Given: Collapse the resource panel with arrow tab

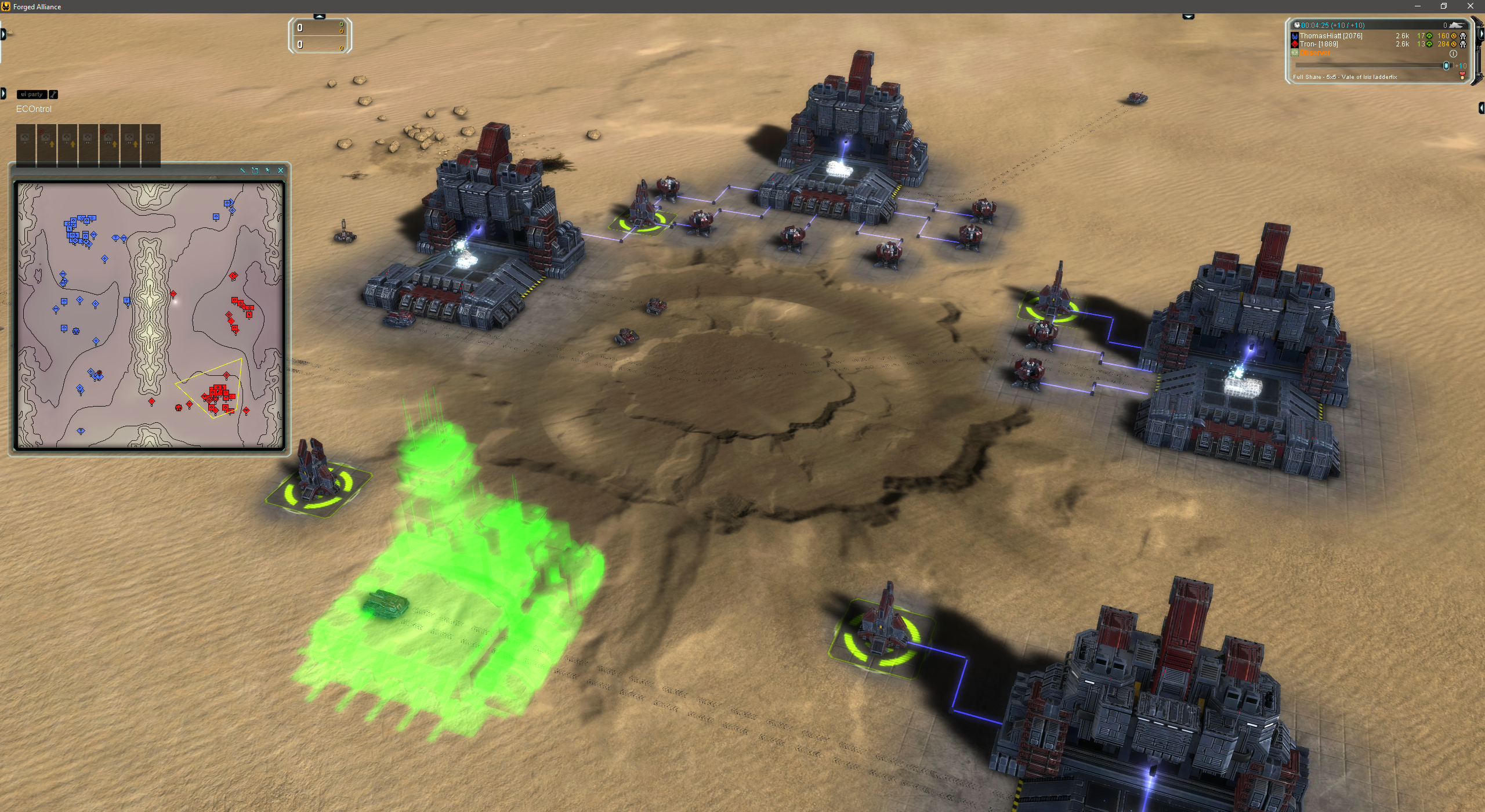Looking at the screenshot, I should tap(320, 16).
